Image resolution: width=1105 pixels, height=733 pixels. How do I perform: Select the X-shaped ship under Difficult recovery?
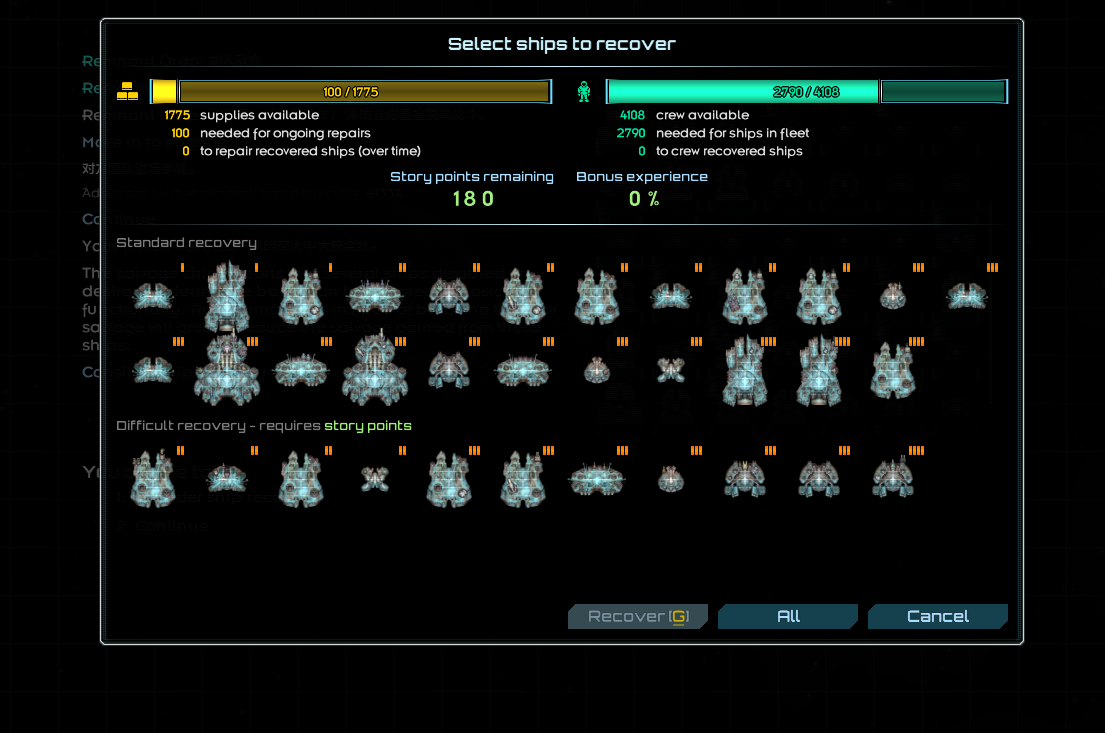pyautogui.click(x=375, y=479)
